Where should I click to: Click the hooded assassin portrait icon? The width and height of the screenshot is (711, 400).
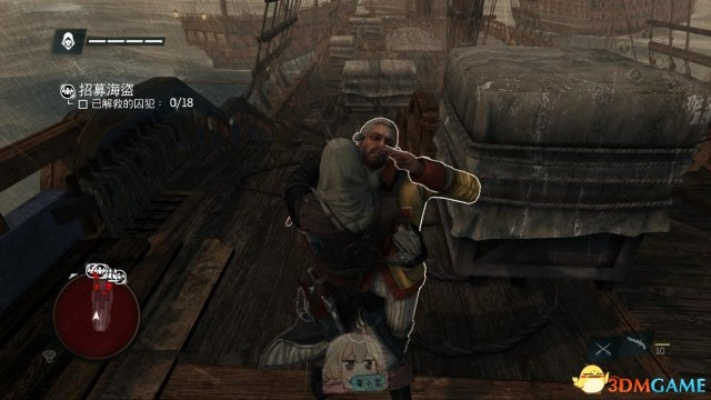[68, 41]
